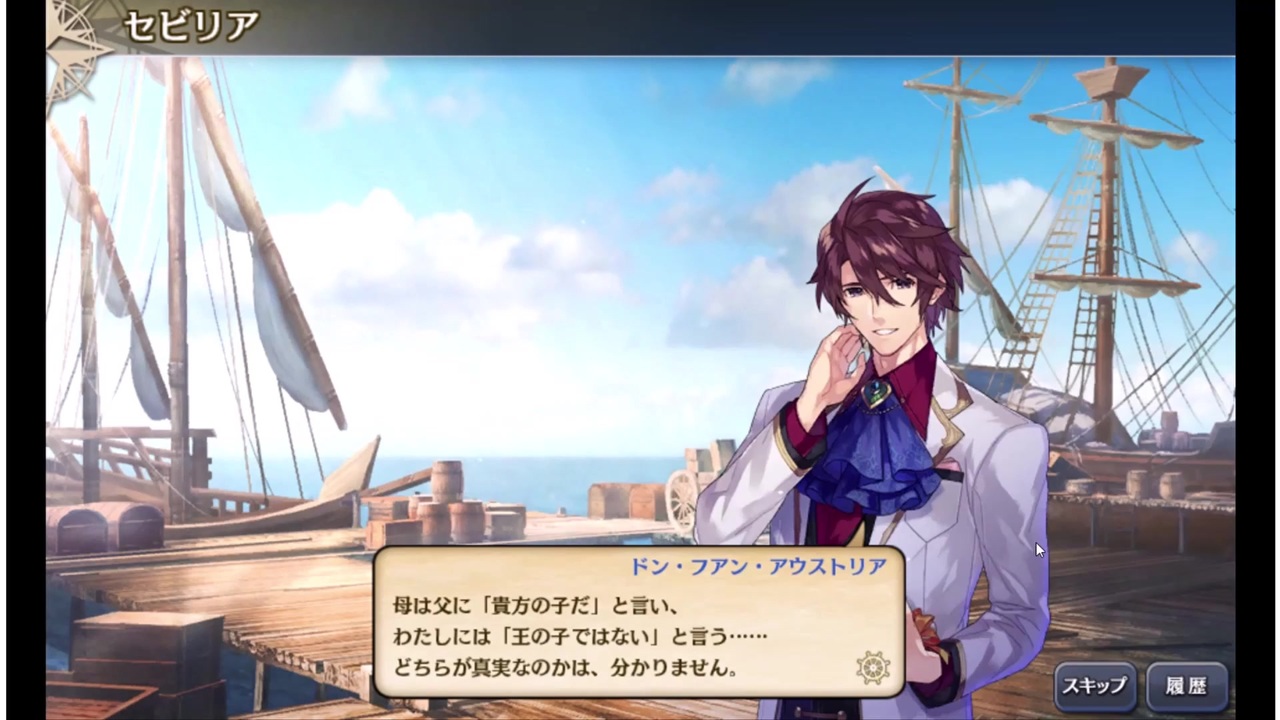This screenshot has width=1280, height=720.
Task: Click the line どちらが真実なのかは、分かりません。
Action: coord(565,667)
